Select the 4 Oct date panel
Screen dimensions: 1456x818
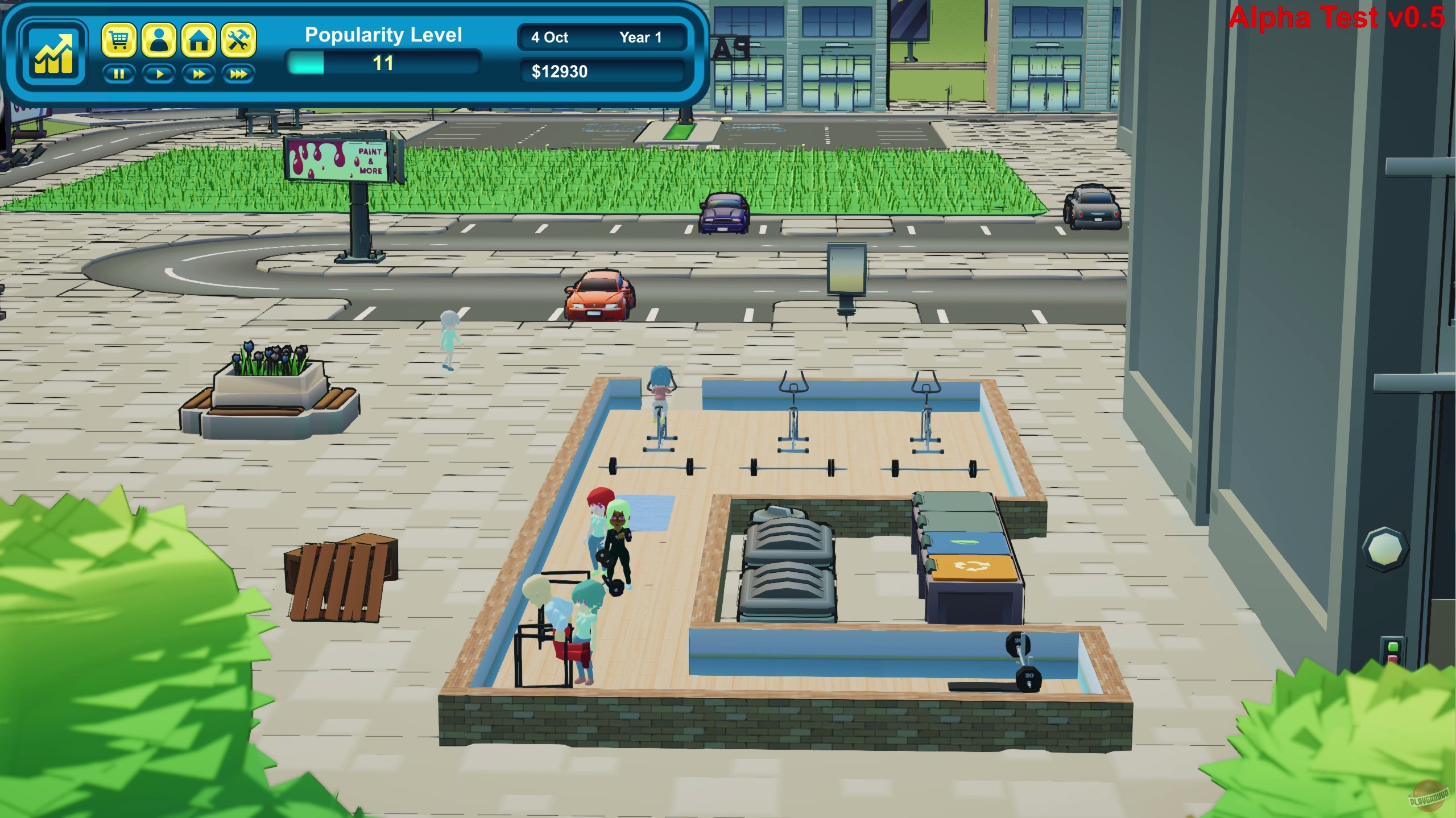(x=551, y=37)
